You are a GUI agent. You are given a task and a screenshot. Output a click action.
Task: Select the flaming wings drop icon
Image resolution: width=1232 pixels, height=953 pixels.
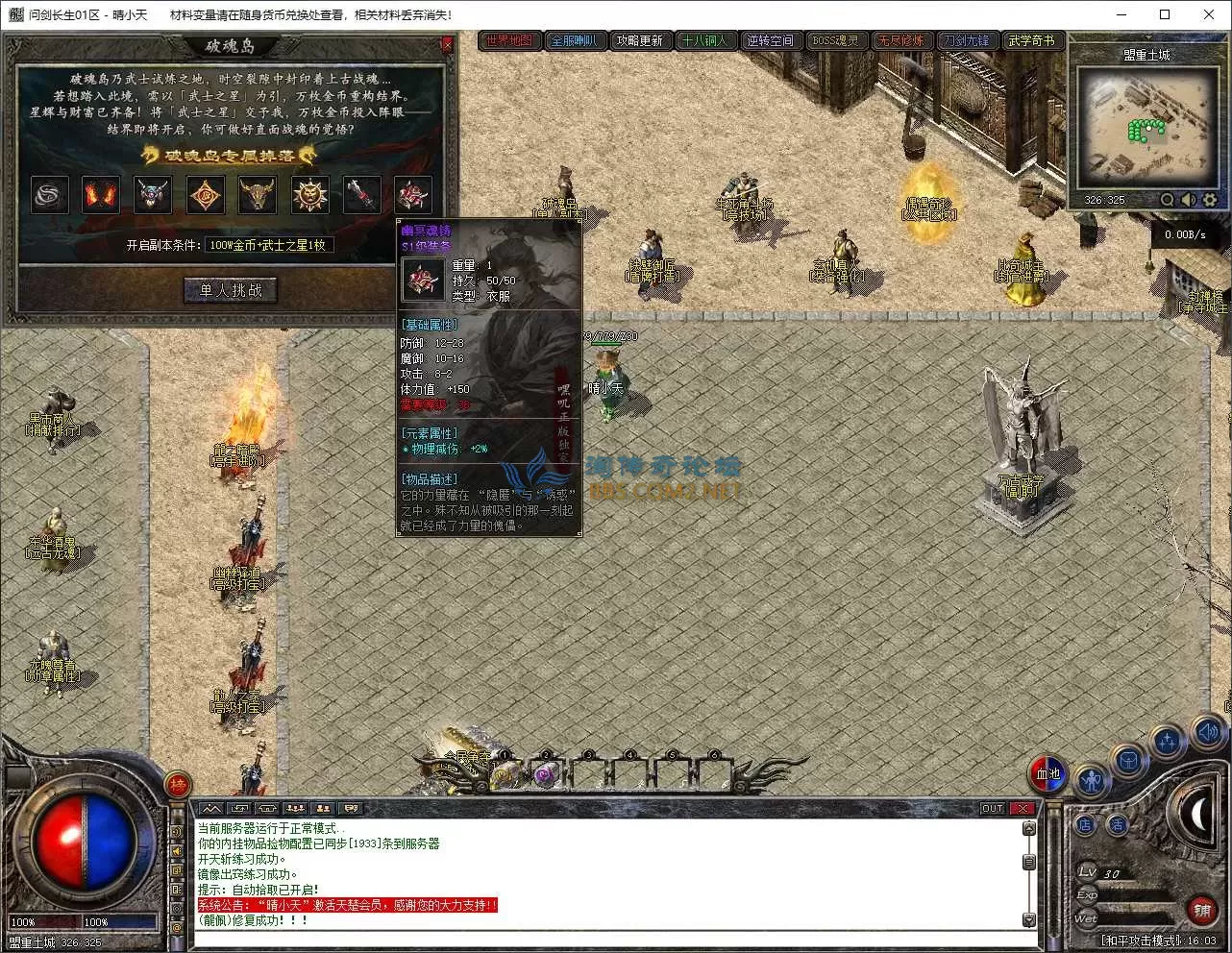(x=100, y=195)
